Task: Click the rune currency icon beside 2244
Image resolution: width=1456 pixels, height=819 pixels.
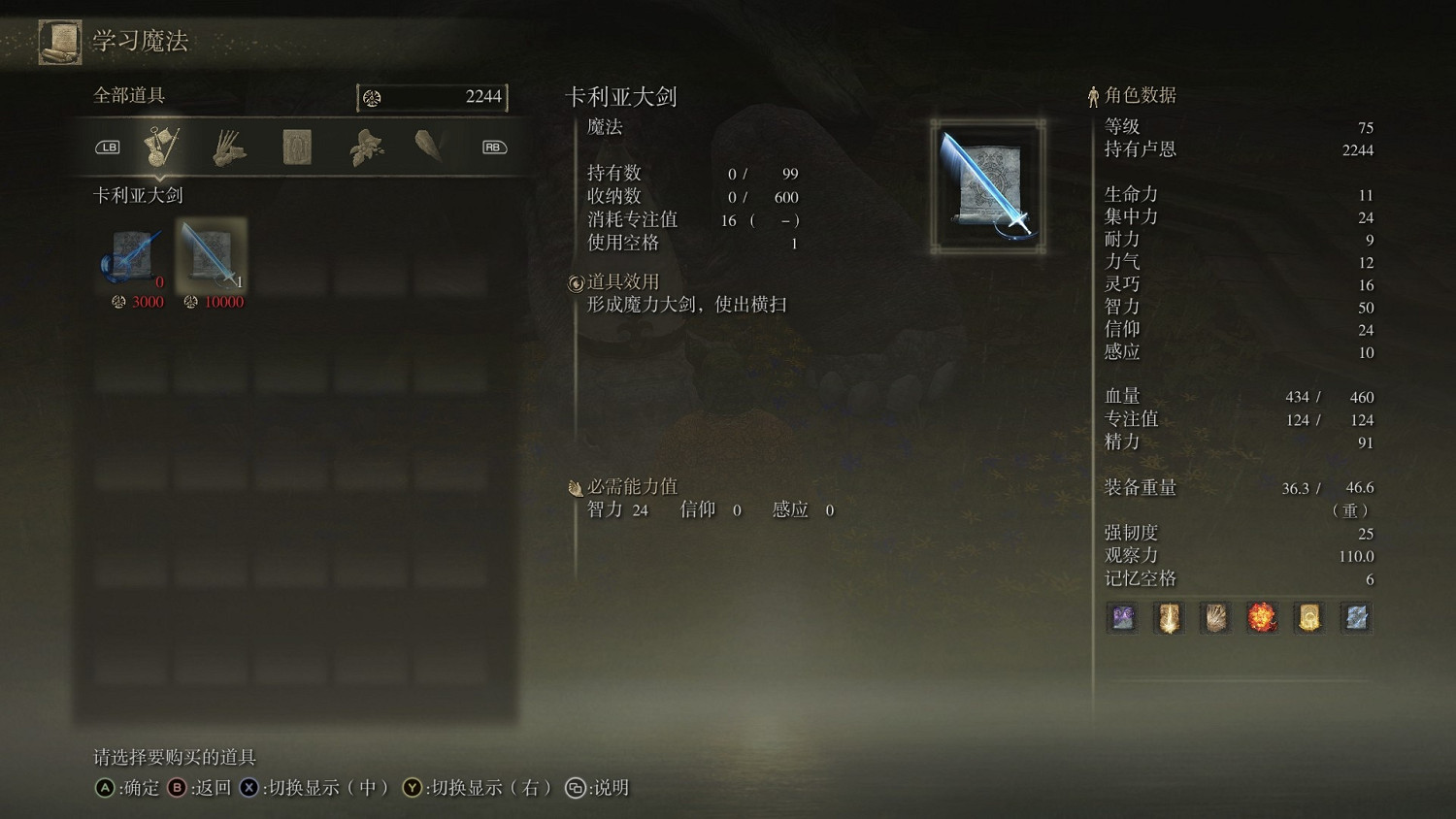Action: (374, 97)
